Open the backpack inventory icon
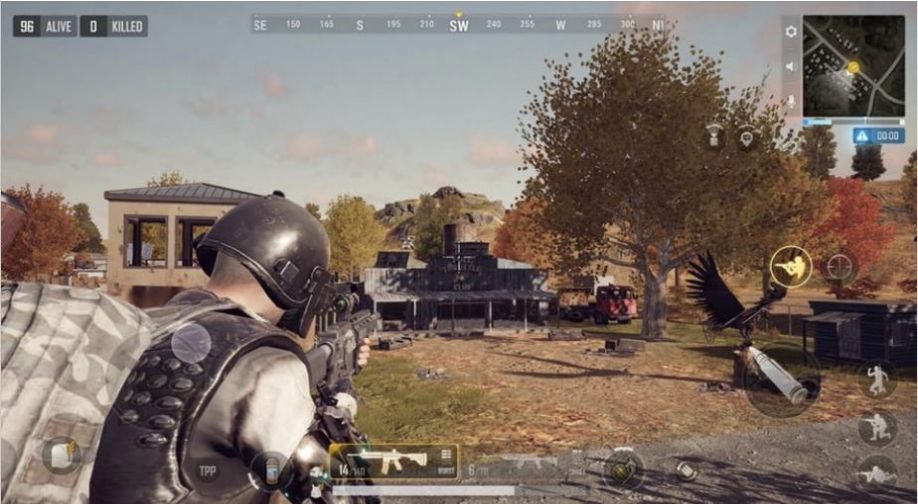 [61, 455]
